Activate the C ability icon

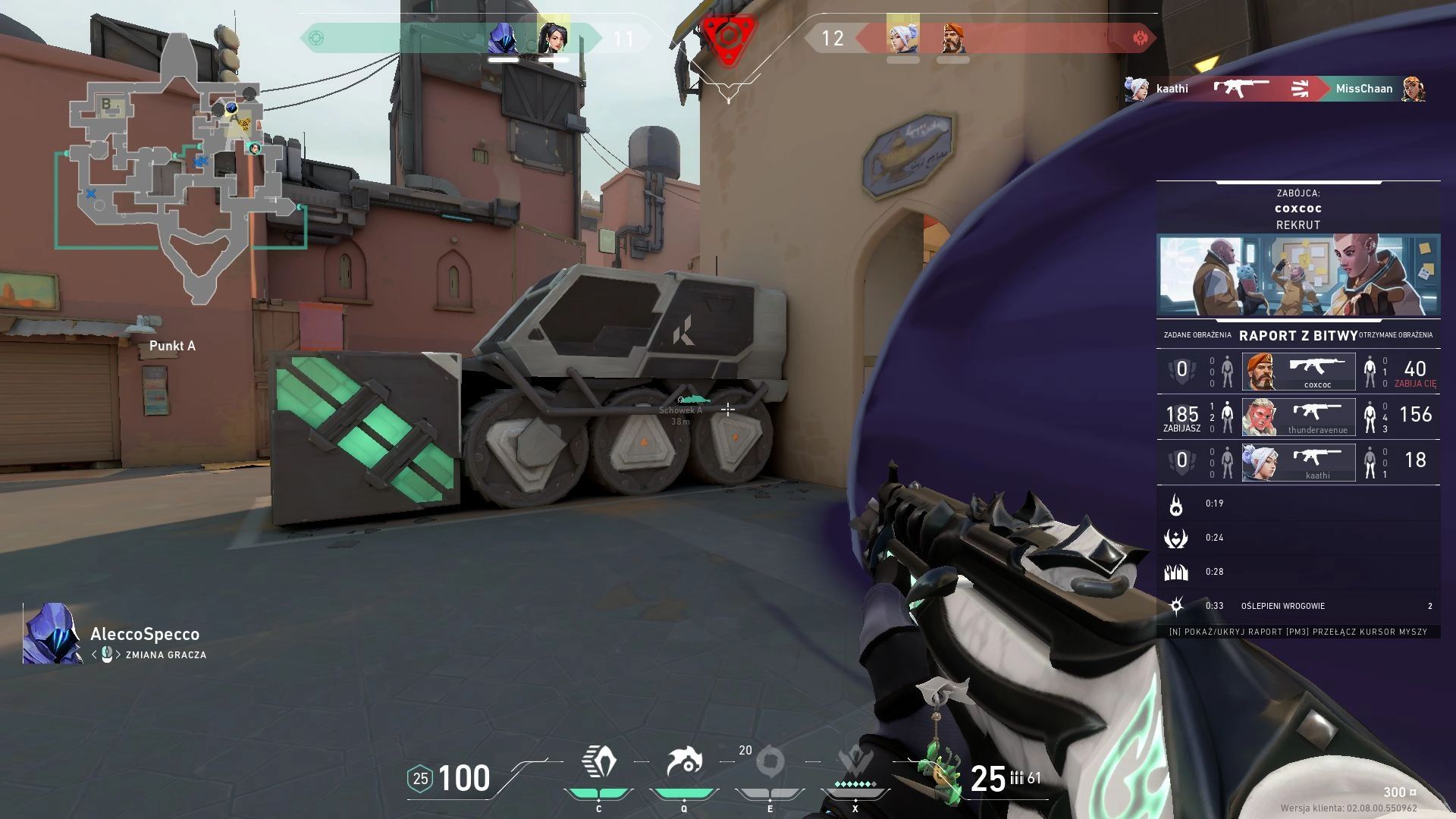(x=599, y=762)
